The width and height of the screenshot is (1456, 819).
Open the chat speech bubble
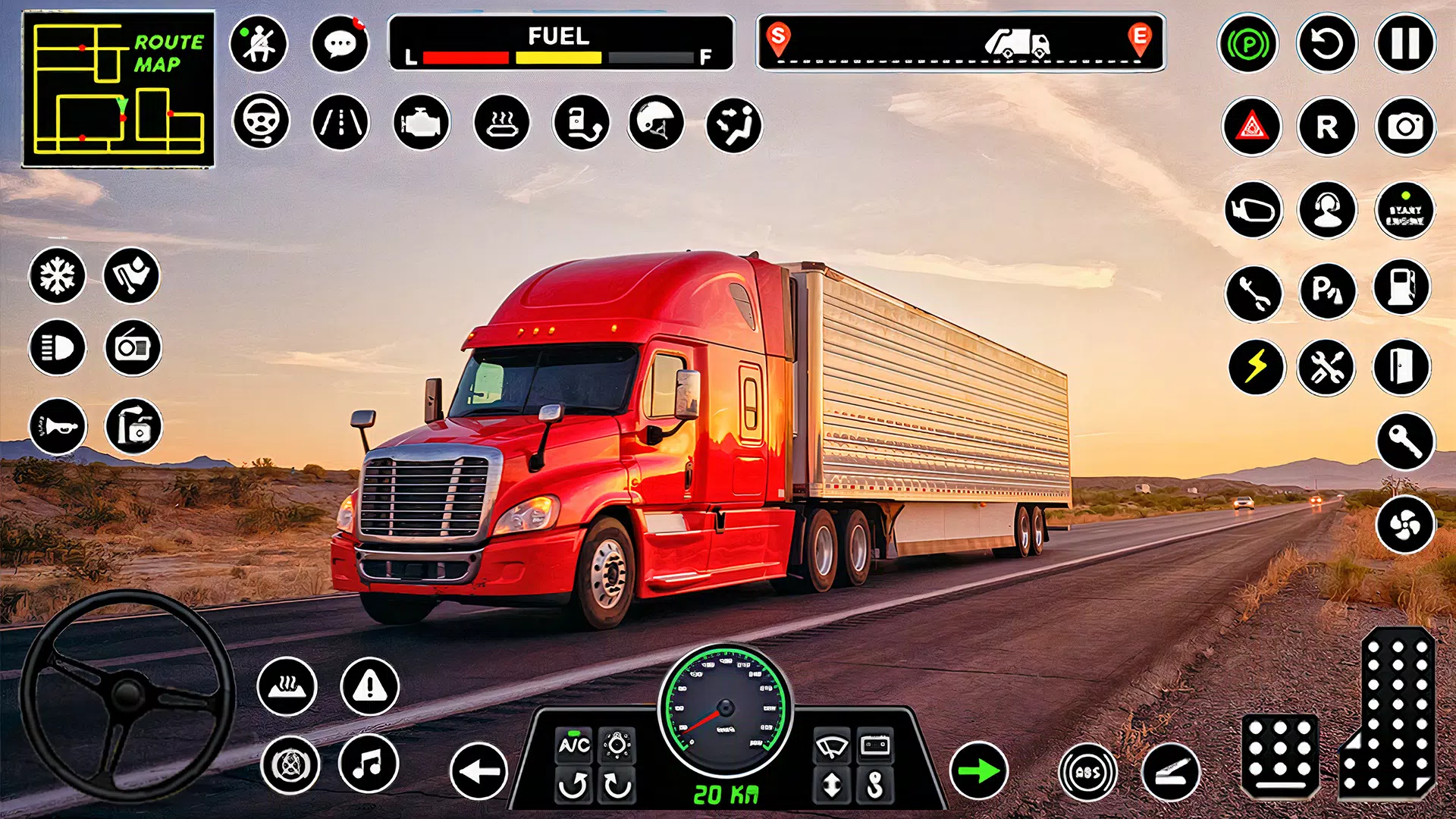point(340,44)
